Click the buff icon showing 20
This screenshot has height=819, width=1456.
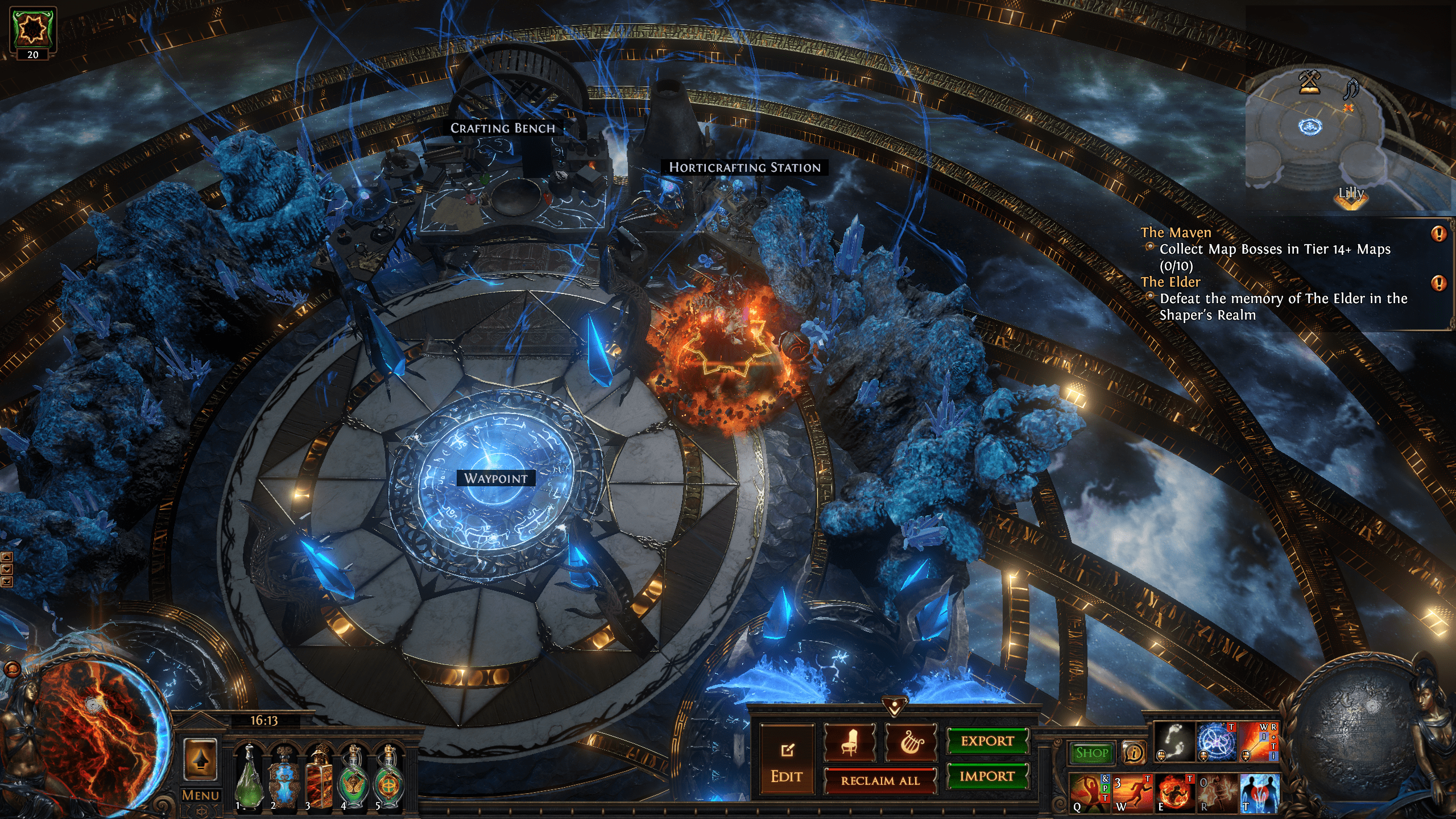click(33, 32)
